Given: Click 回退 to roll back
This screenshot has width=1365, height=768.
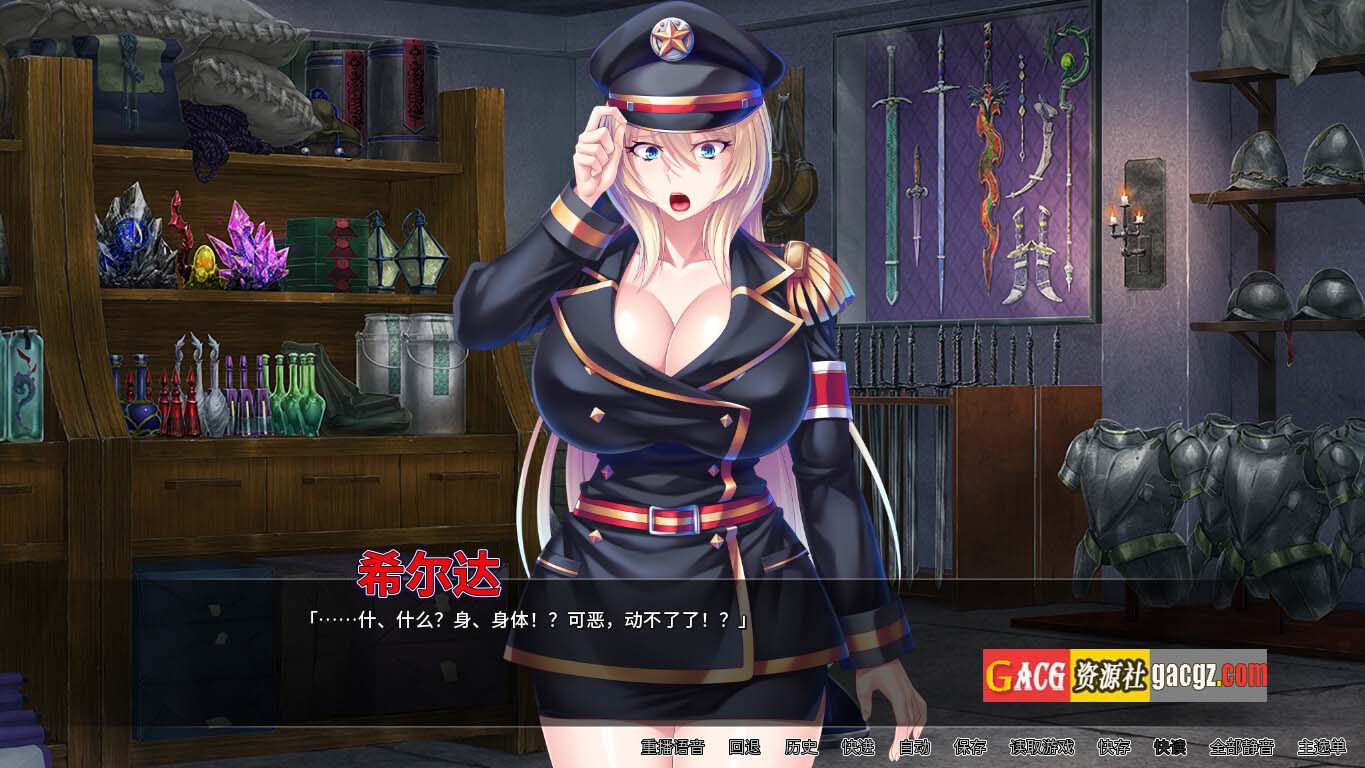Looking at the screenshot, I should (x=744, y=747).
